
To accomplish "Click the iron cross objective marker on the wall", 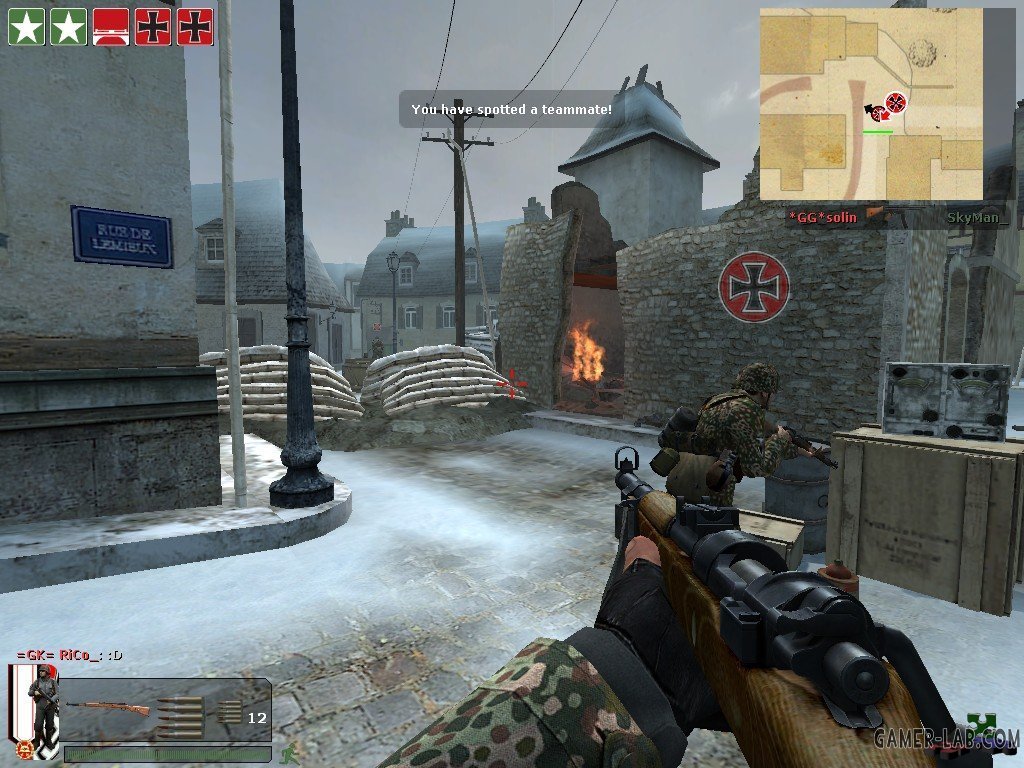I will tap(753, 287).
